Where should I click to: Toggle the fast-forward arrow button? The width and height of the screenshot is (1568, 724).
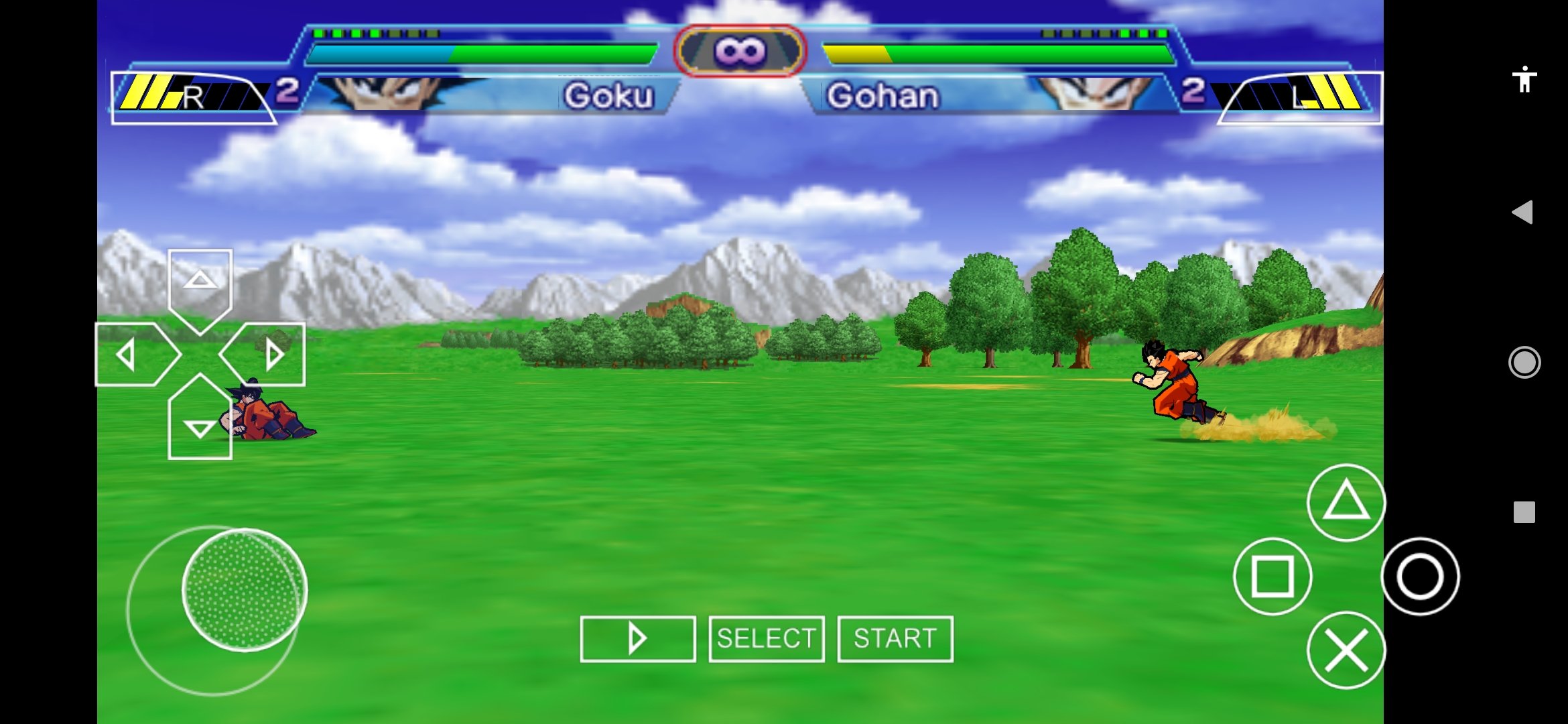click(x=637, y=639)
